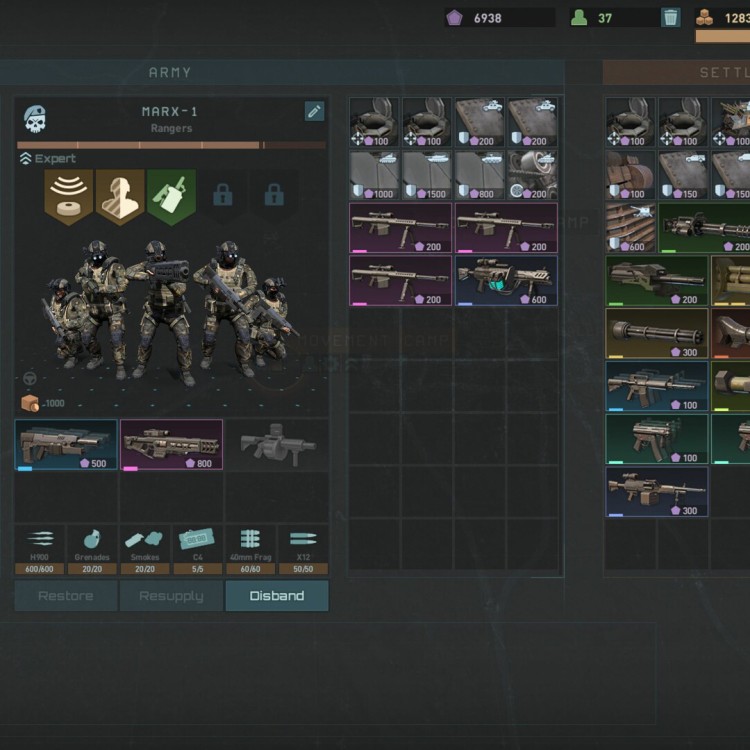Hit the Restore button
The image size is (750, 750).
coord(66,596)
